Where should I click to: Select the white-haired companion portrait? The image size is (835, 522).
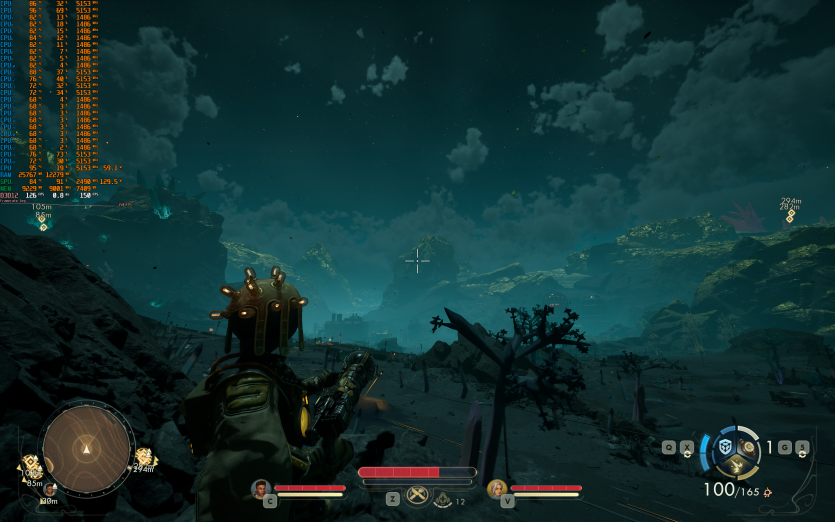pyautogui.click(x=496, y=488)
